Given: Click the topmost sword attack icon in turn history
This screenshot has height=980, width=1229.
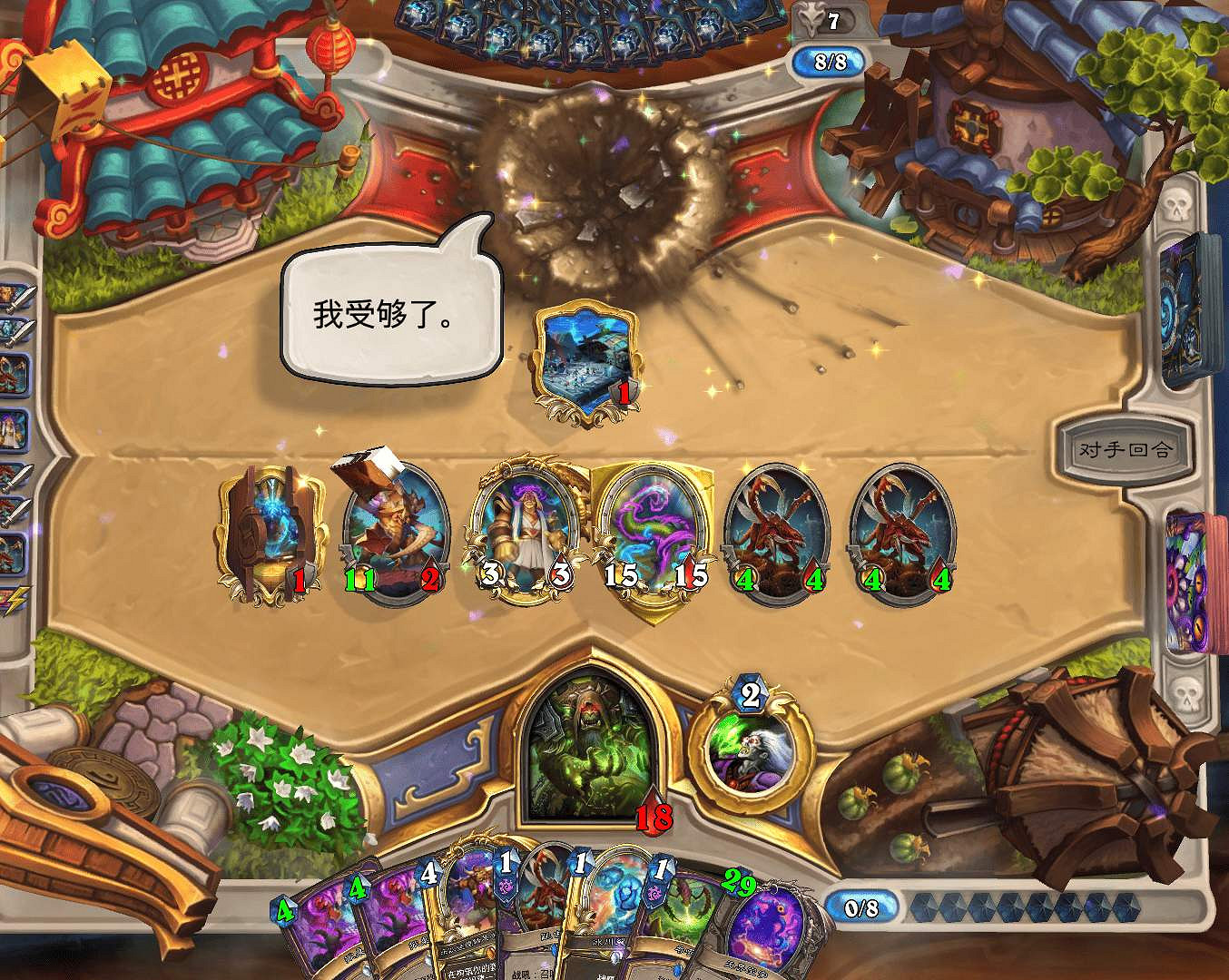Looking at the screenshot, I should click(x=23, y=297).
